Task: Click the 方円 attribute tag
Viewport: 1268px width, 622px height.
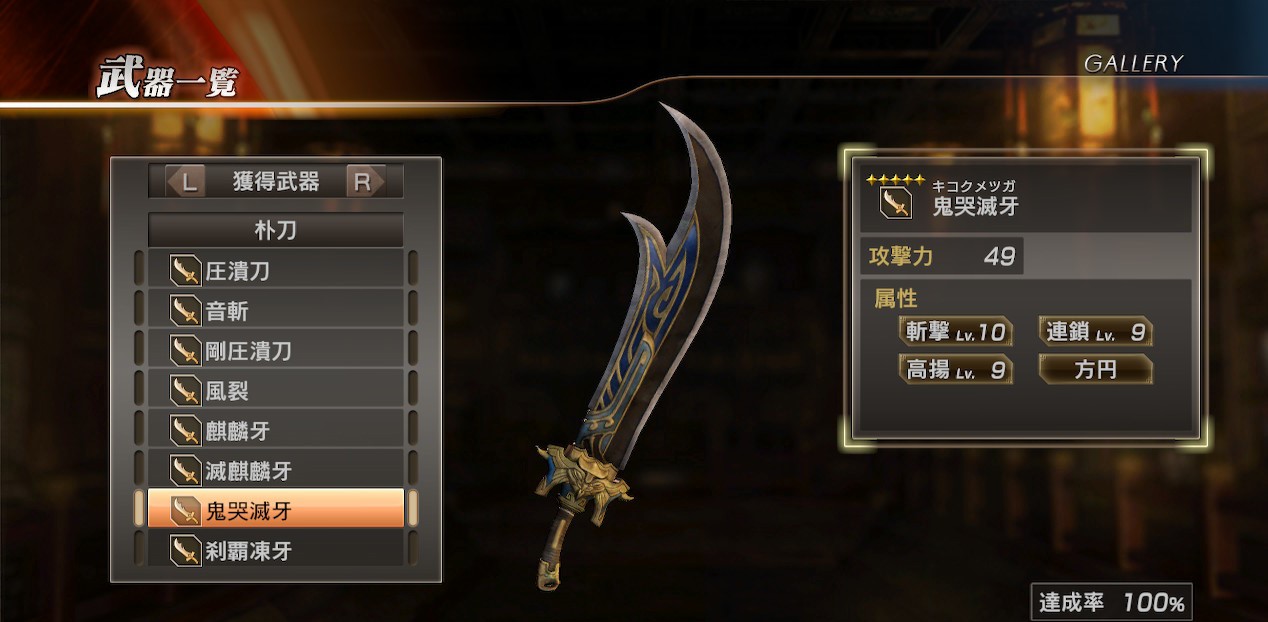Action: tap(1095, 370)
